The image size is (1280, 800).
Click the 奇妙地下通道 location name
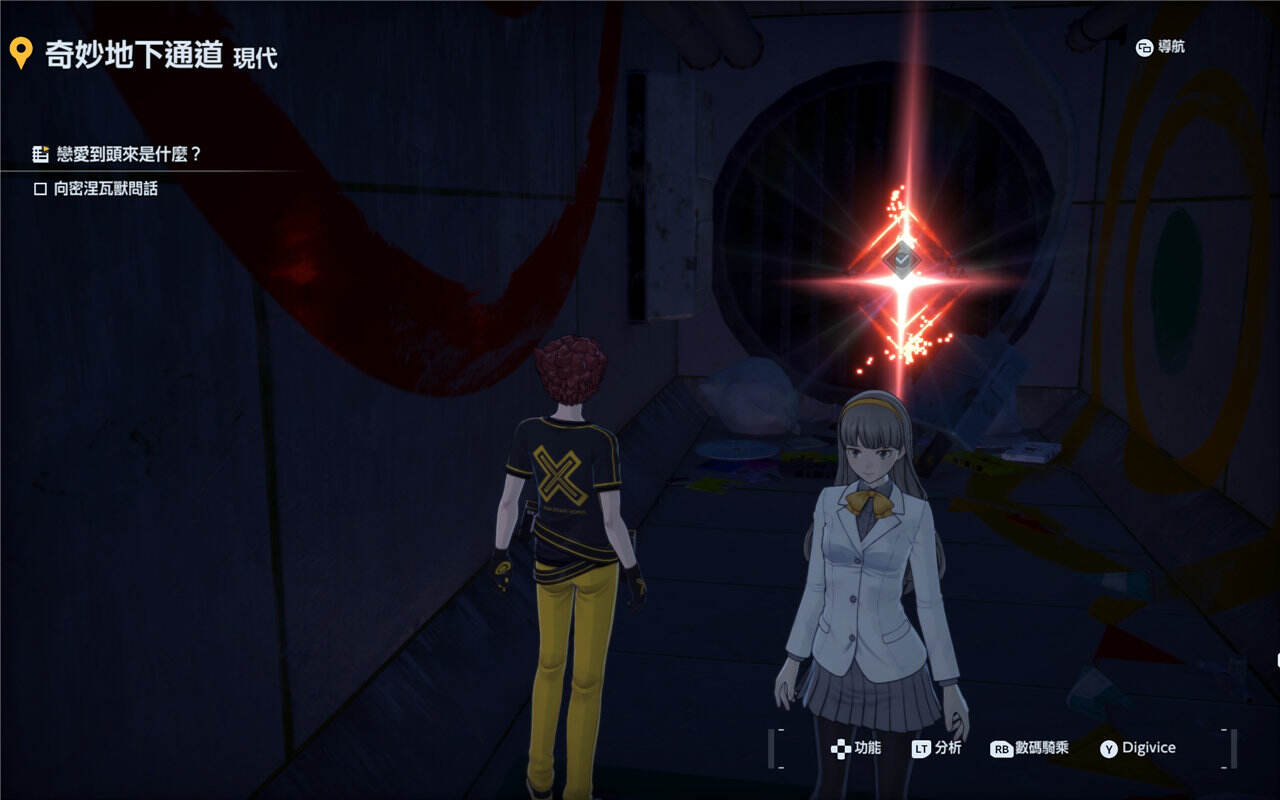134,55
